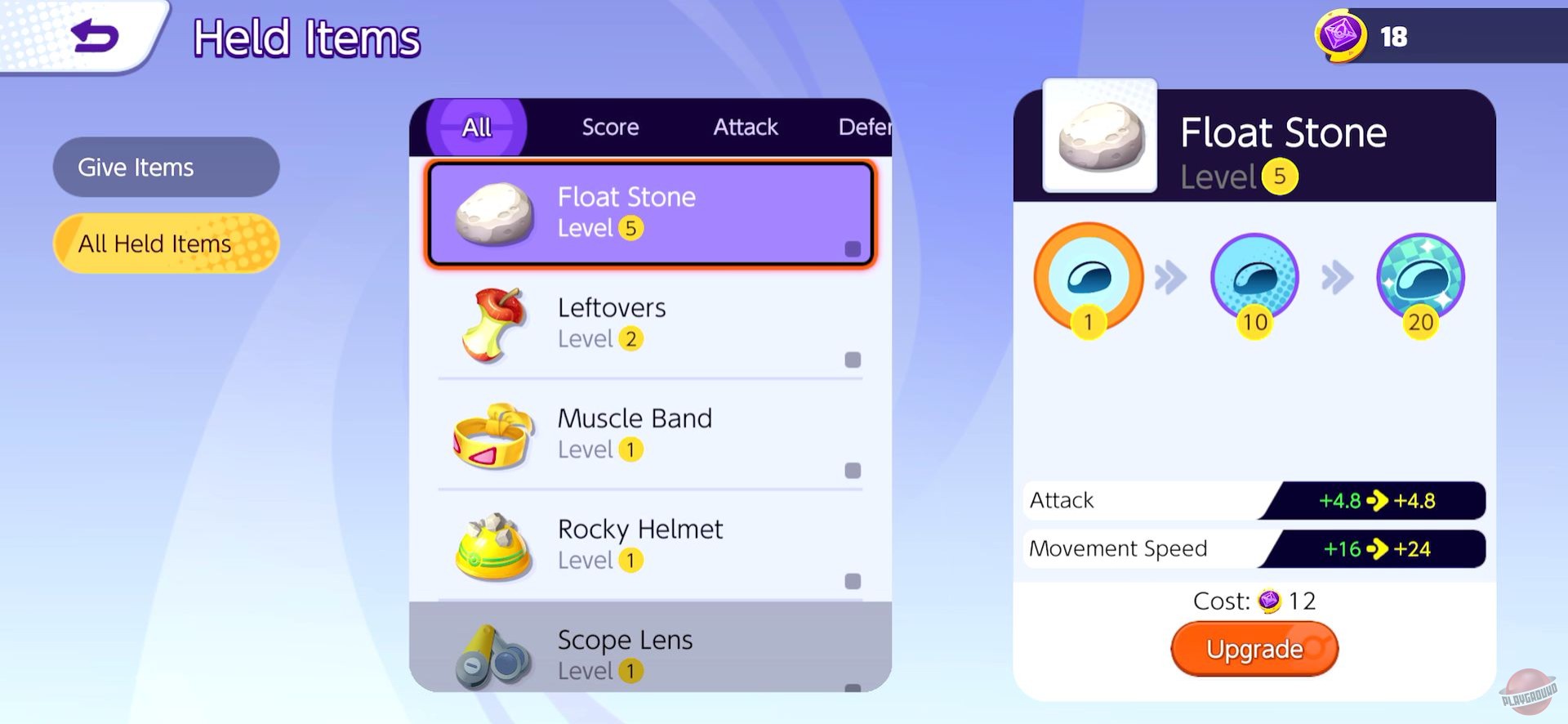Click the gem icon beside the Cost value
This screenshot has width=1568, height=724.
tap(1269, 601)
